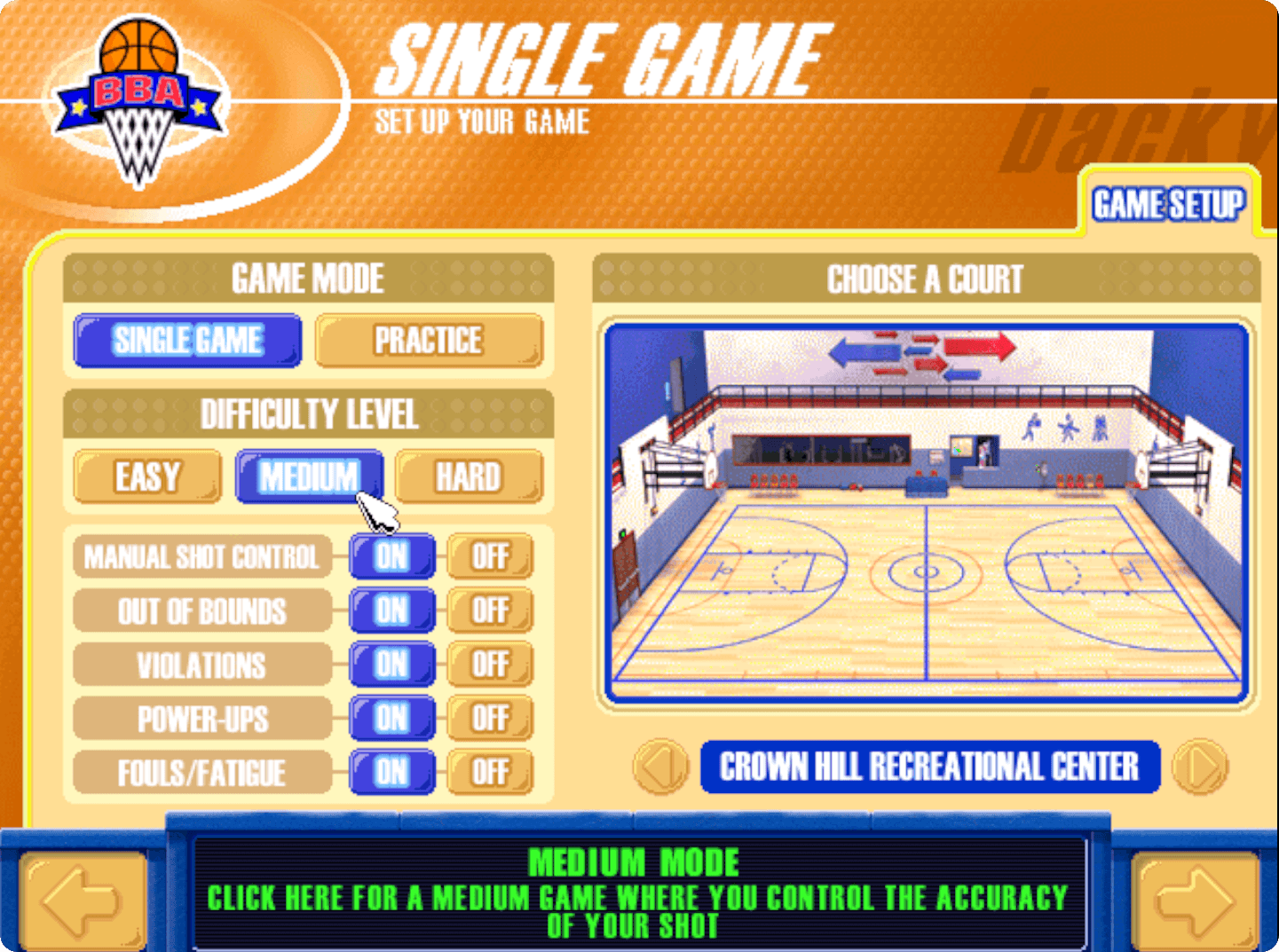Turn OFF Power-Ups
Image resolution: width=1279 pixels, height=952 pixels.
coord(489,719)
